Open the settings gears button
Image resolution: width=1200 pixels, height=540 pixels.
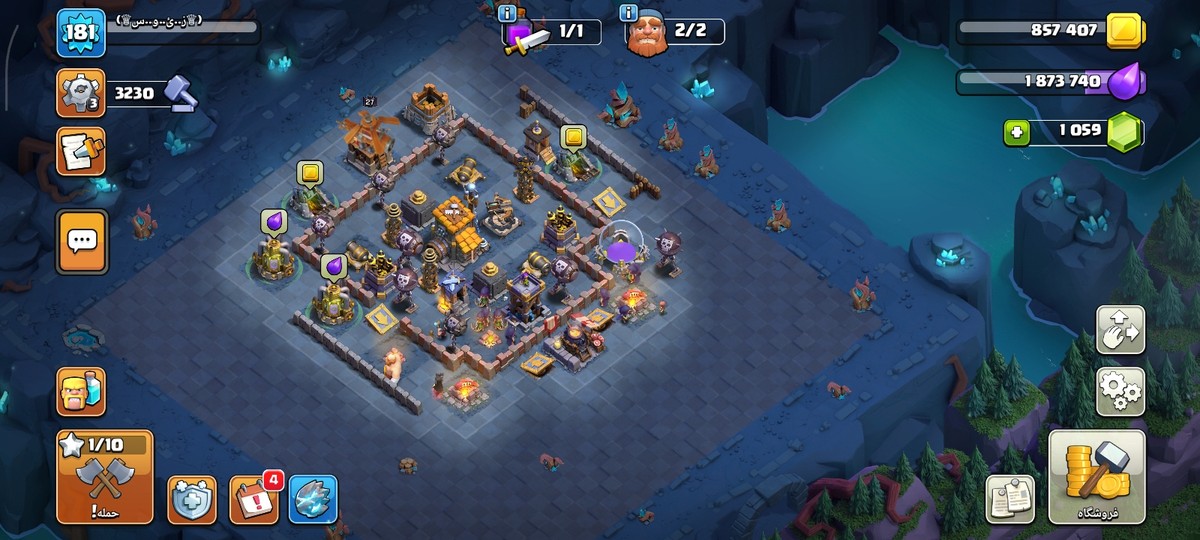1120,391
